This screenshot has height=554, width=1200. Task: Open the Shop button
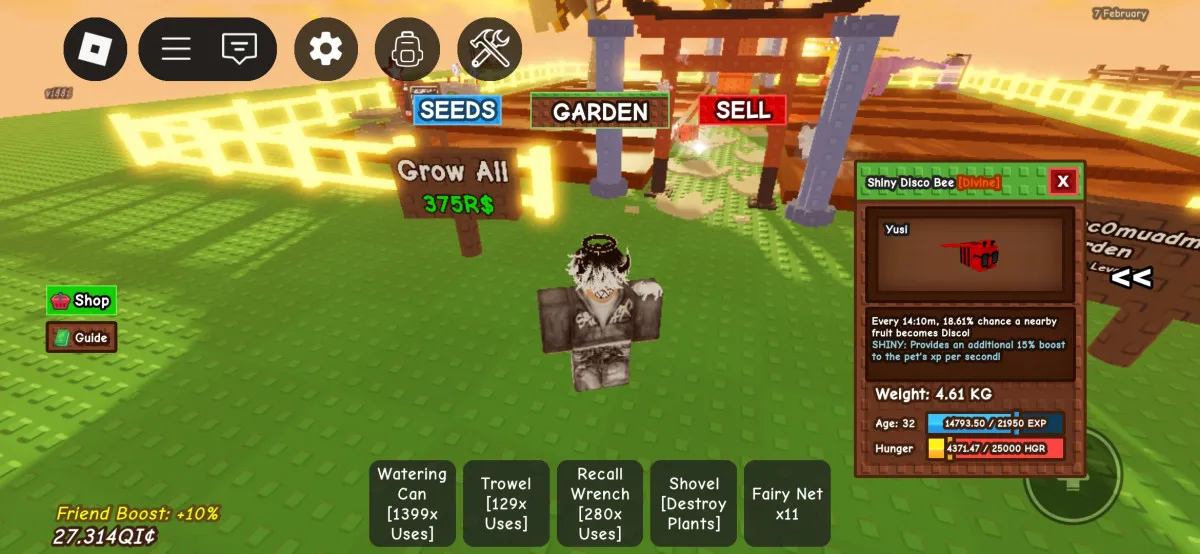(x=81, y=300)
